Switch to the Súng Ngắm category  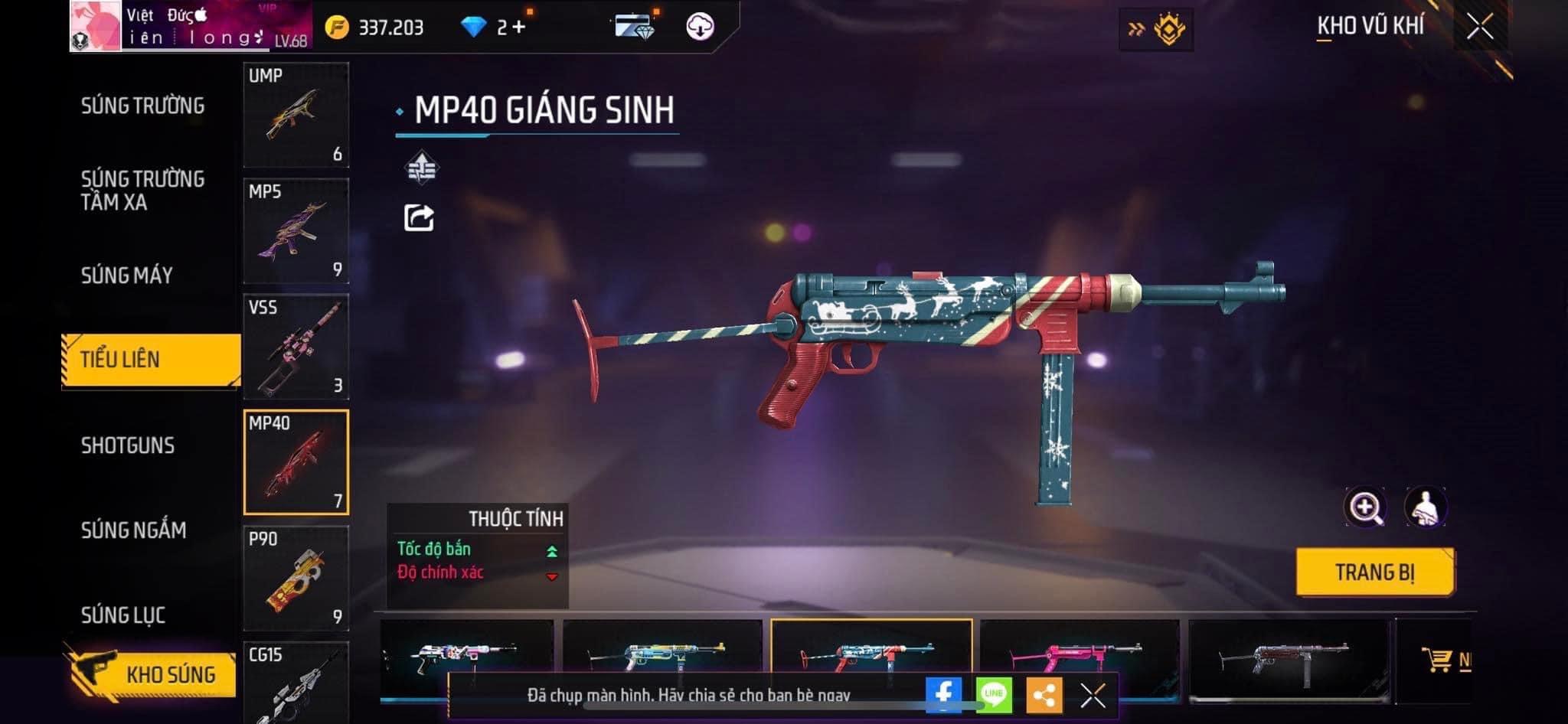point(134,530)
